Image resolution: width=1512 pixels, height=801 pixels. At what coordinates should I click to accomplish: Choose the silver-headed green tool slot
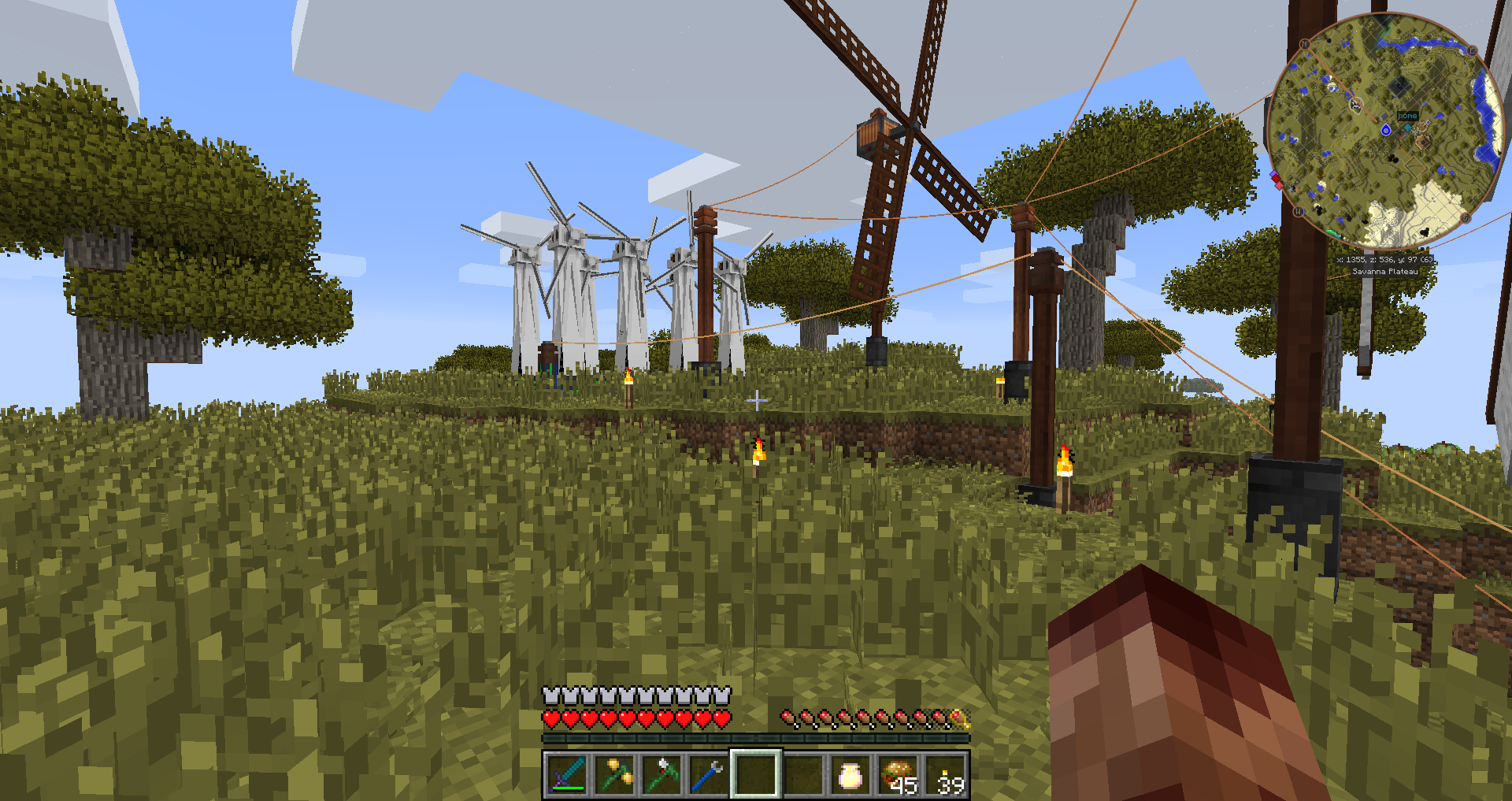point(661,774)
